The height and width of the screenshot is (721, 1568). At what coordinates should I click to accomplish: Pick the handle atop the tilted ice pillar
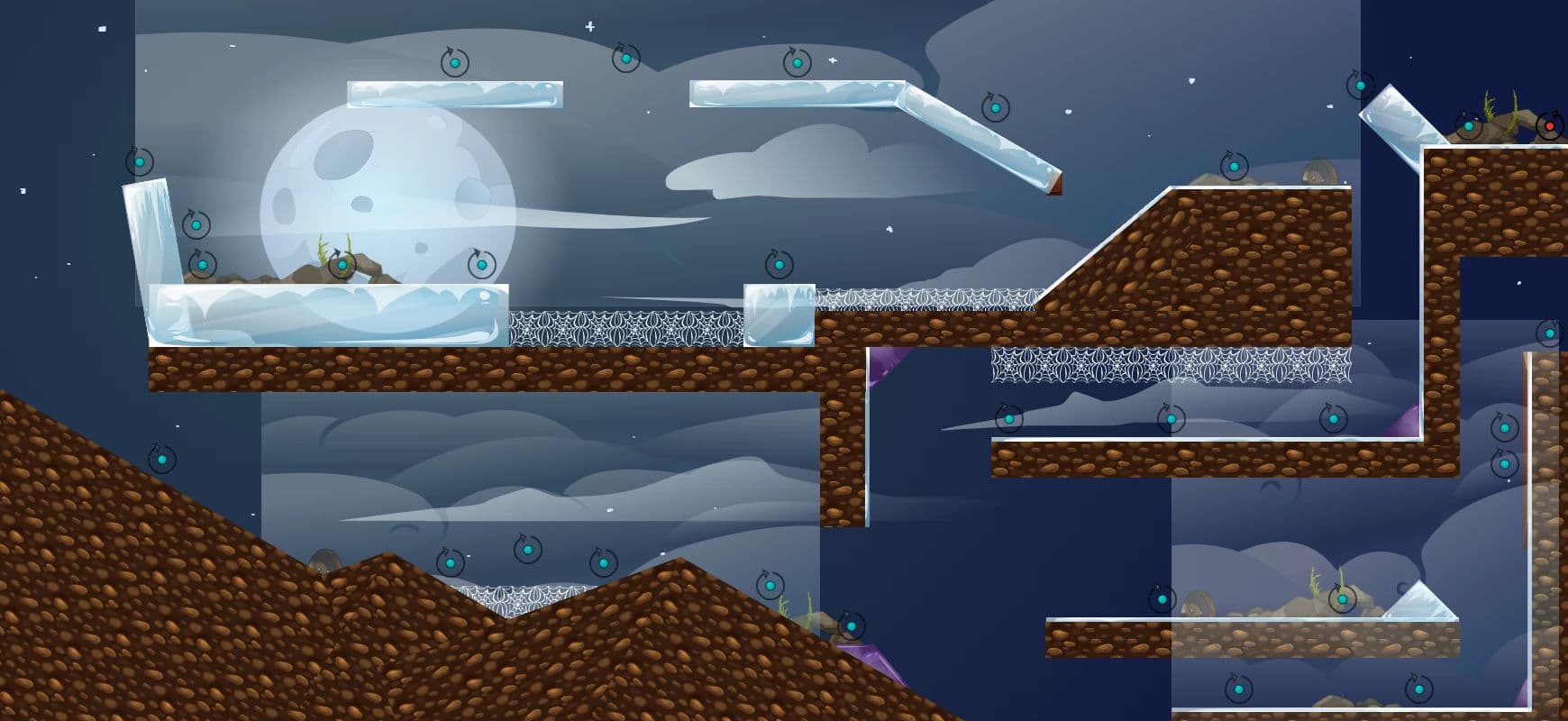(x=140, y=162)
